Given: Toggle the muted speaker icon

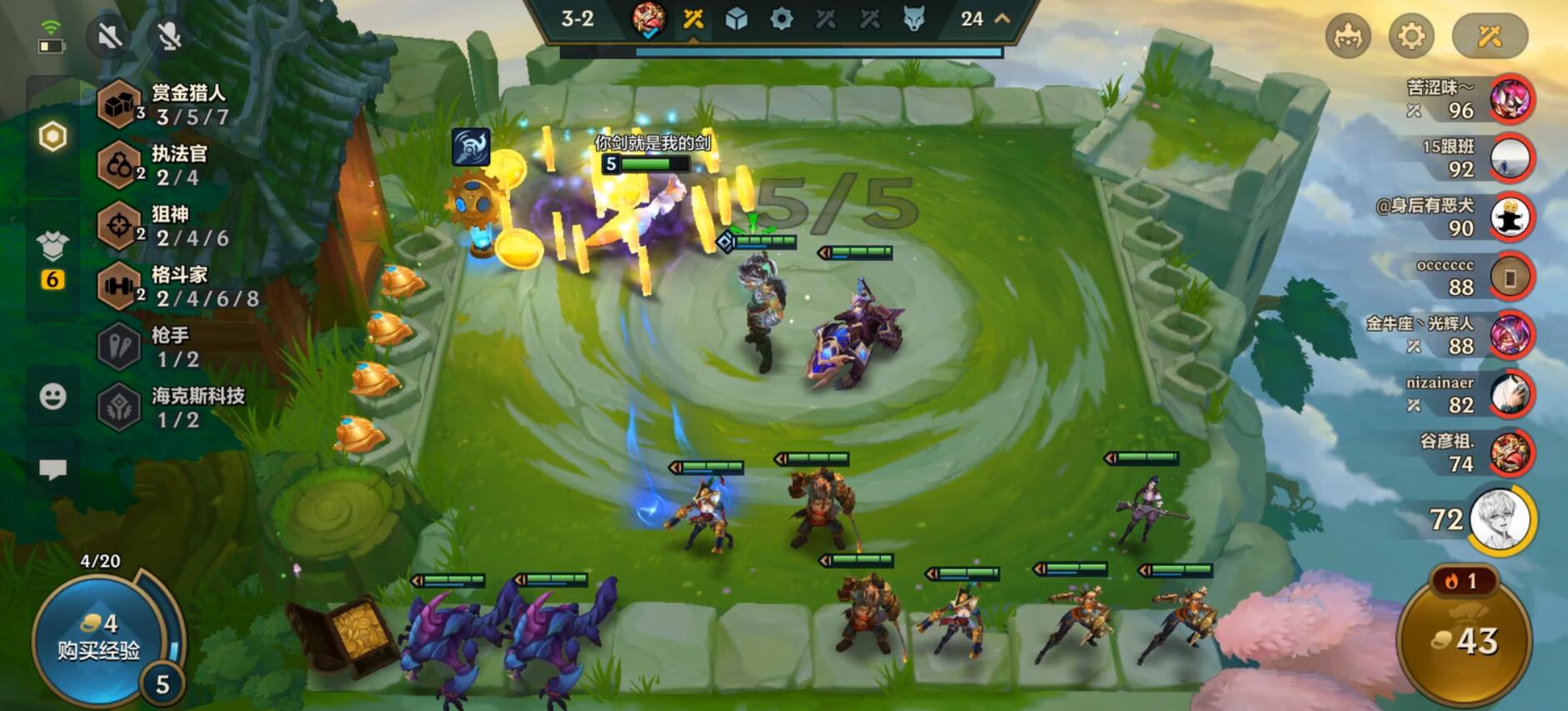Looking at the screenshot, I should [x=110, y=36].
